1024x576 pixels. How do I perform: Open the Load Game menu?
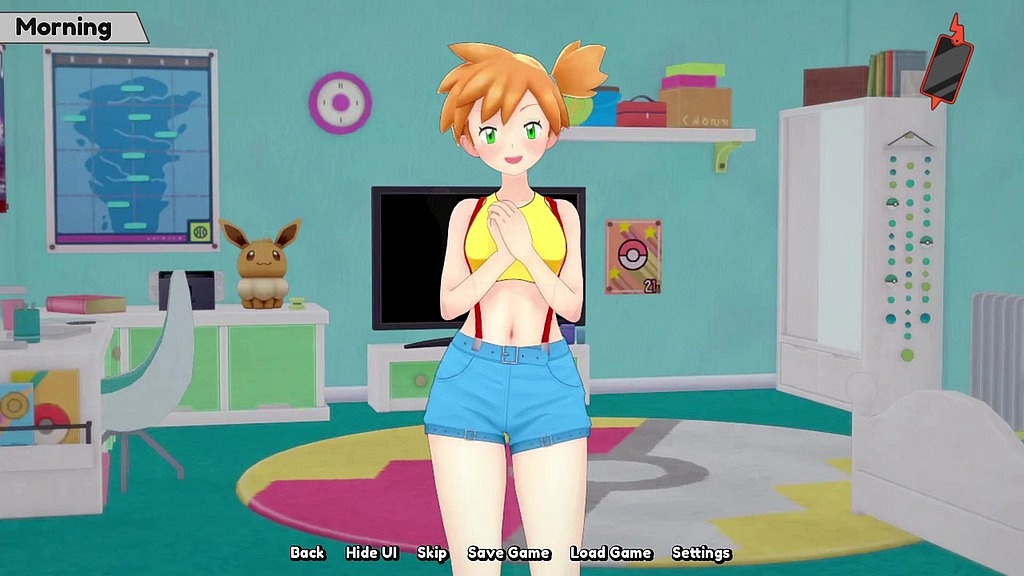tap(610, 553)
